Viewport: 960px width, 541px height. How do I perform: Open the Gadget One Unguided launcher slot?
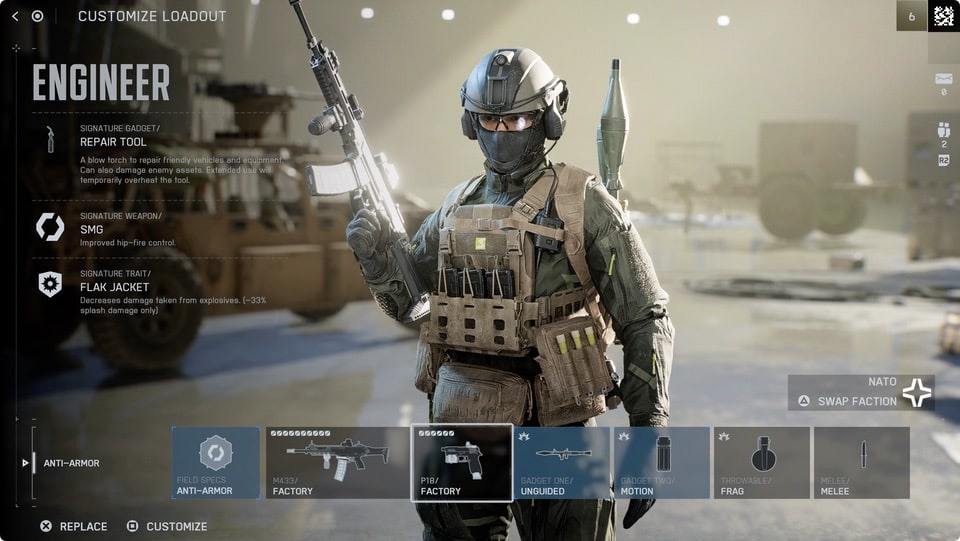561,463
